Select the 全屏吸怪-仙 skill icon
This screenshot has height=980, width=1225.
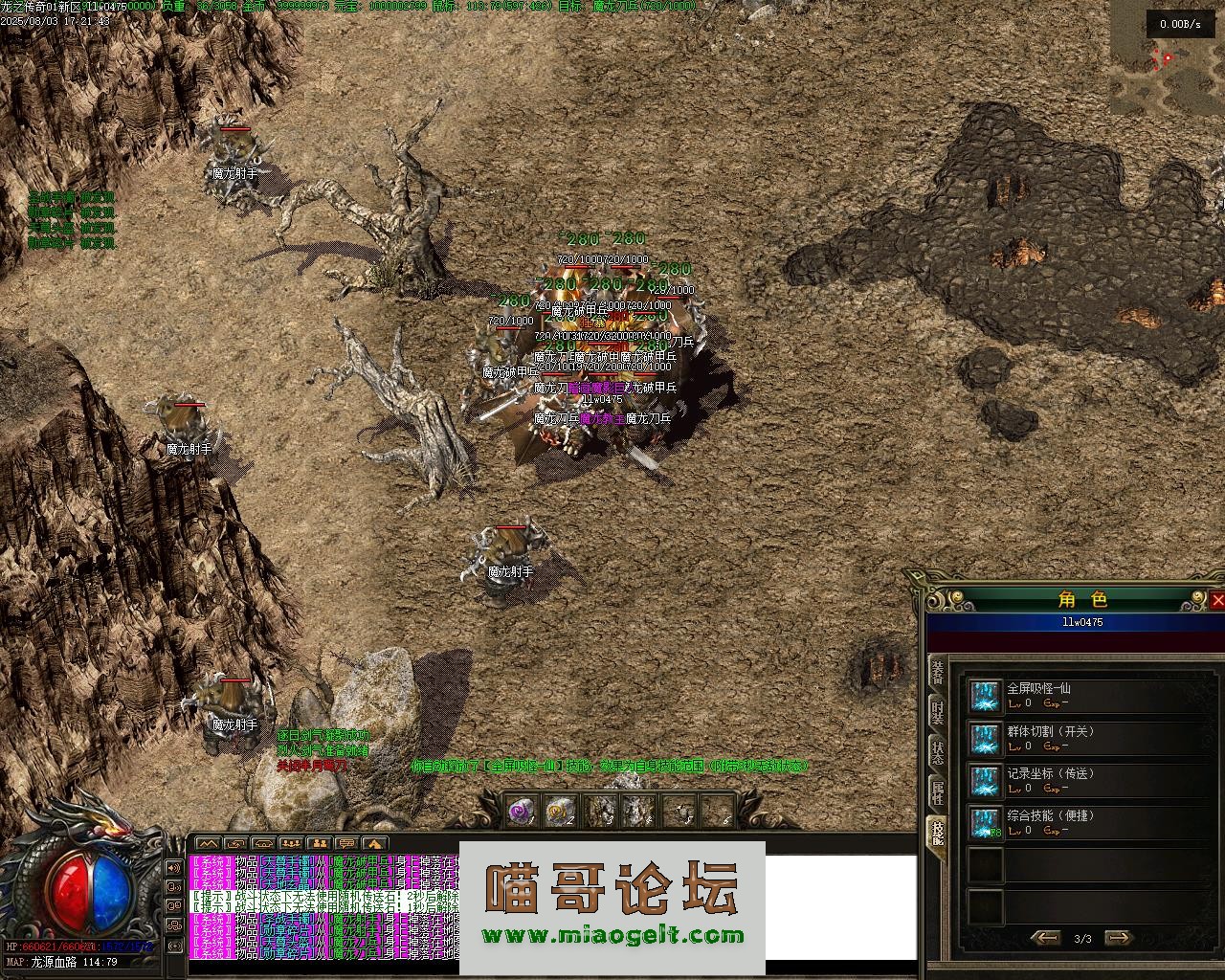pos(985,696)
